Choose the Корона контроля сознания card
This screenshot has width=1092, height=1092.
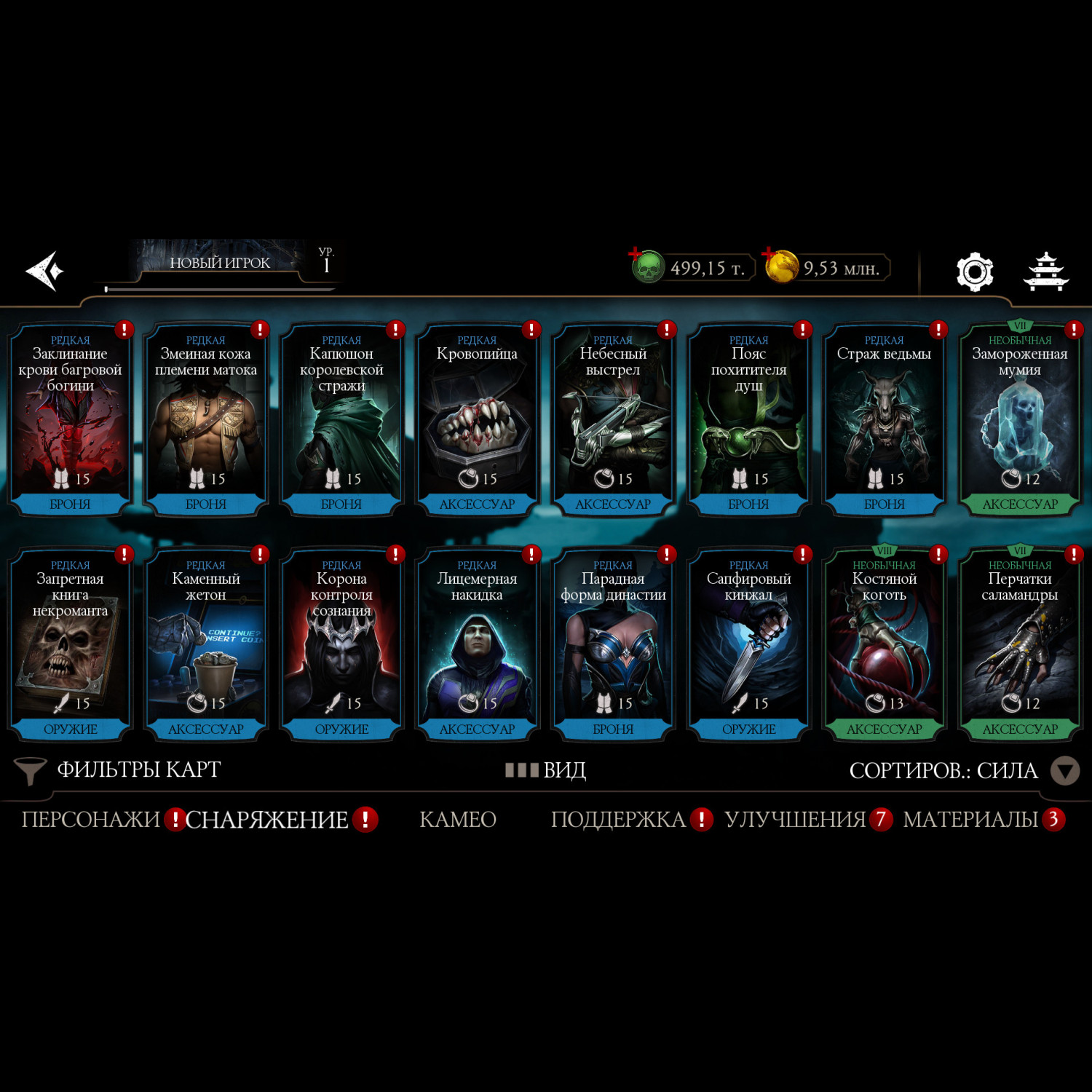[x=341, y=645]
